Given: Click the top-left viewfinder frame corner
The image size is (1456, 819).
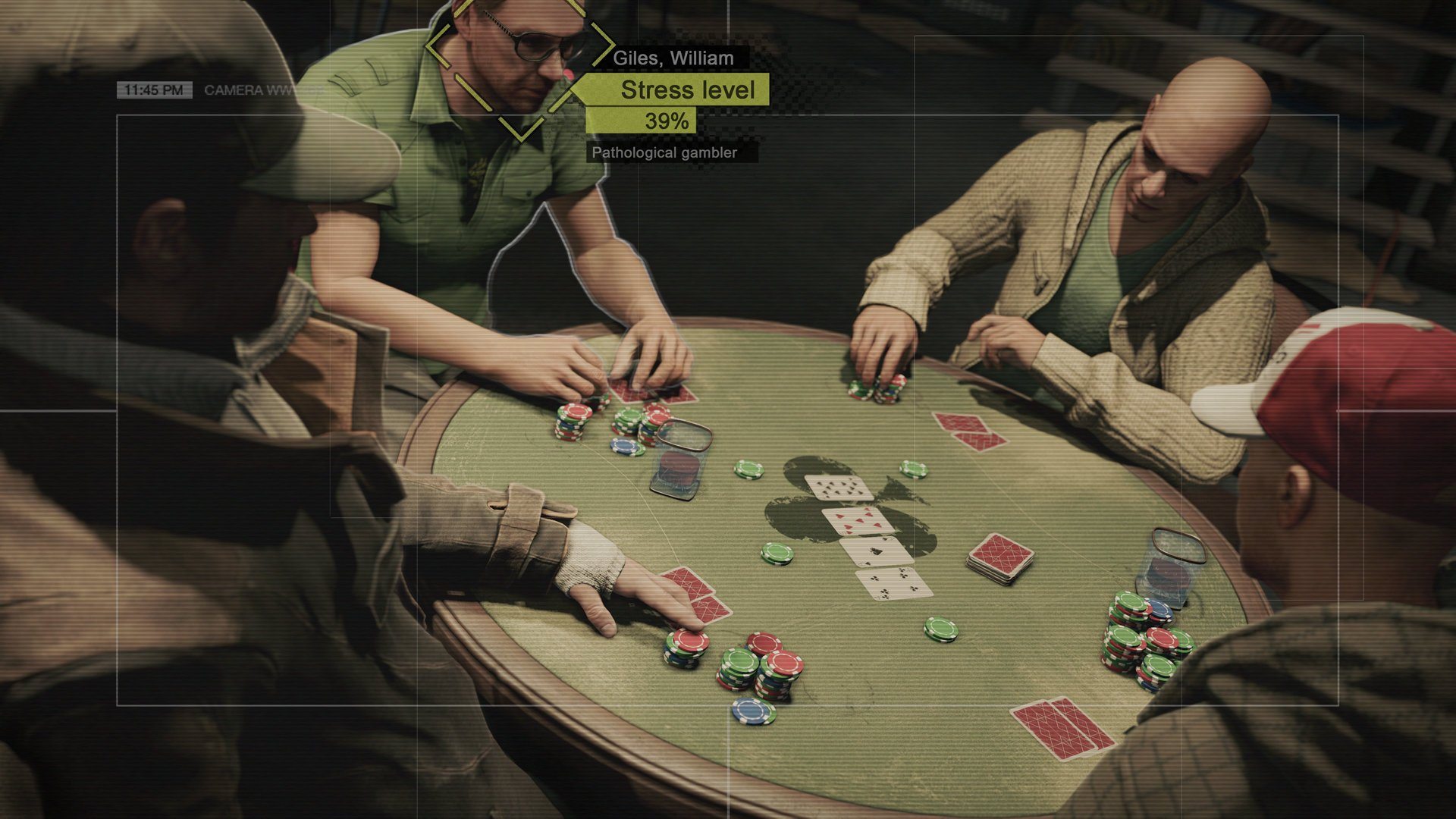Looking at the screenshot, I should tap(115, 115).
